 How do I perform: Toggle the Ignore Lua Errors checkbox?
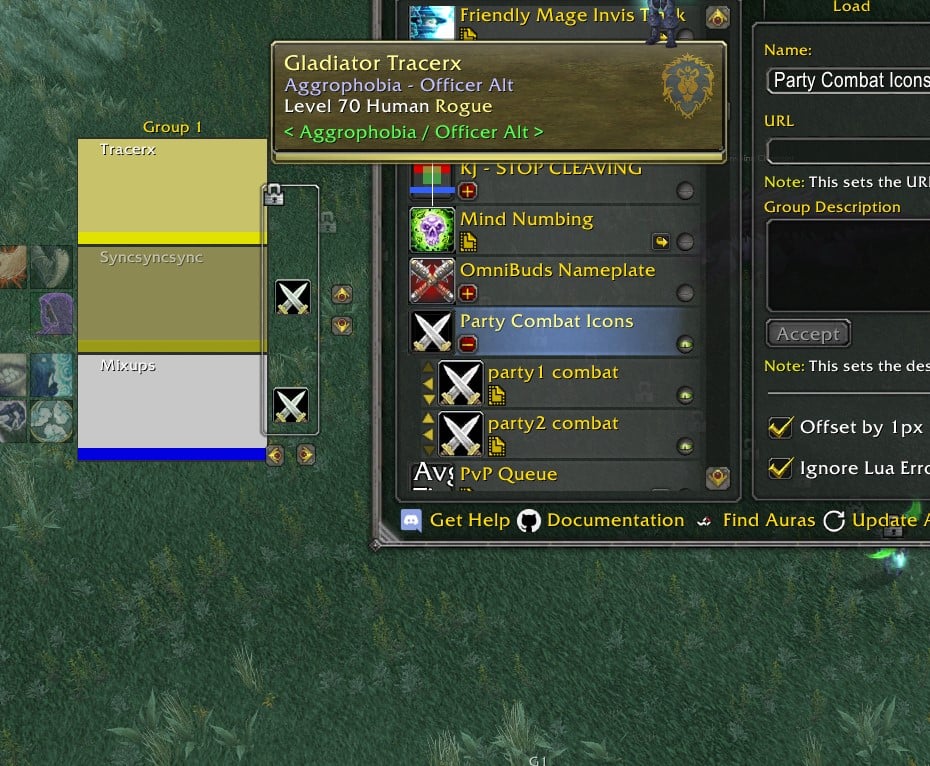(780, 468)
